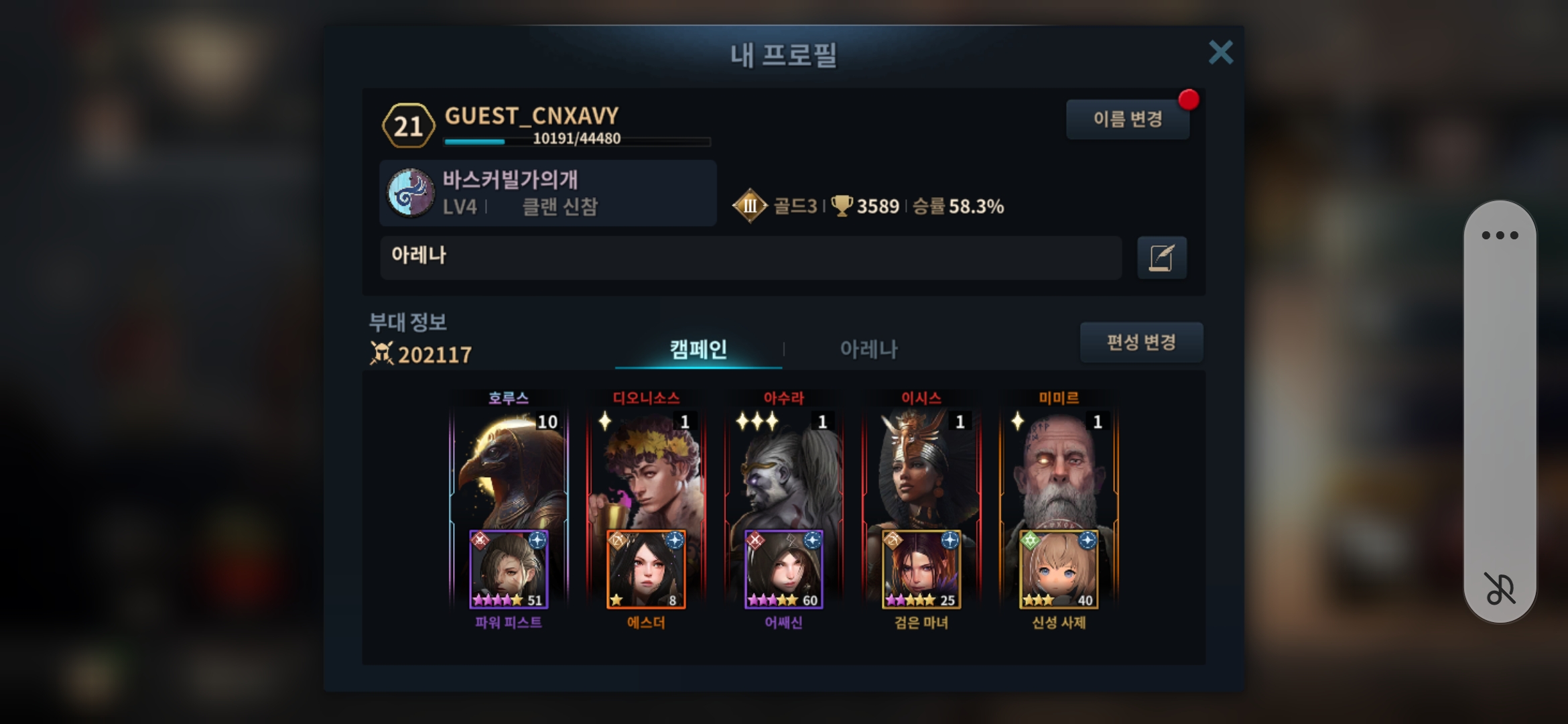Viewport: 1568px width, 724px height.
Task: Switch to the 아레나 formation tab
Action: point(868,349)
